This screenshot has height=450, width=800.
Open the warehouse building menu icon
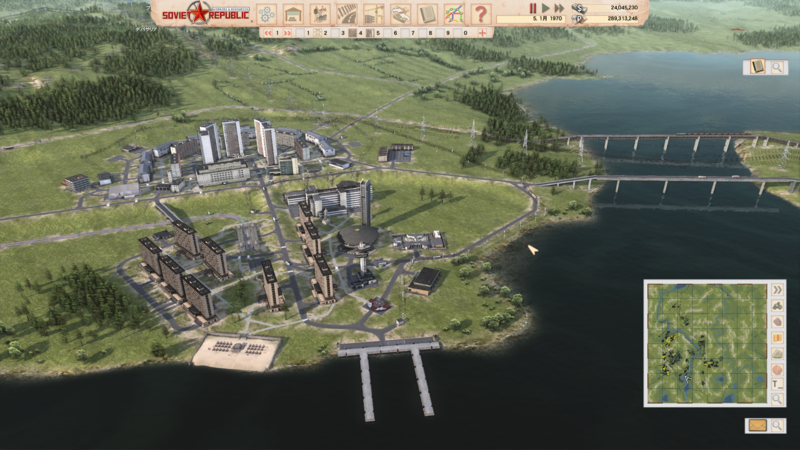coord(293,14)
